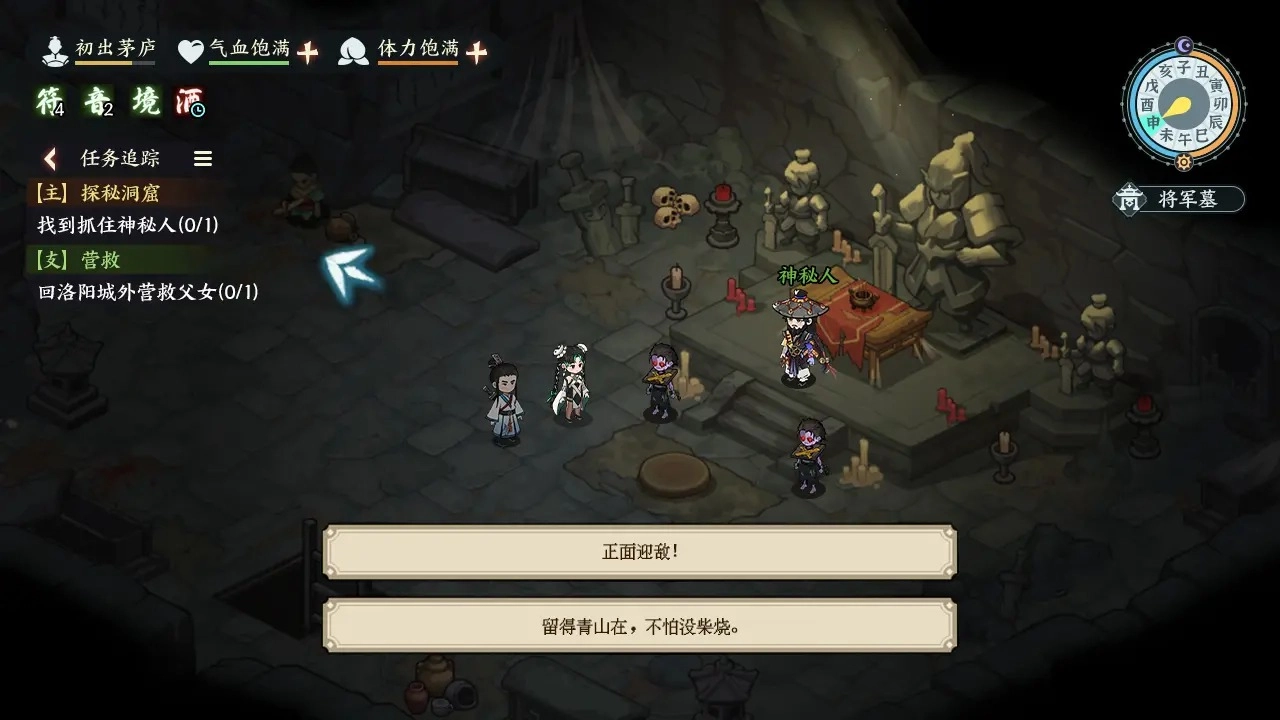Click the building icon on 将军墓 banner

1129,199
